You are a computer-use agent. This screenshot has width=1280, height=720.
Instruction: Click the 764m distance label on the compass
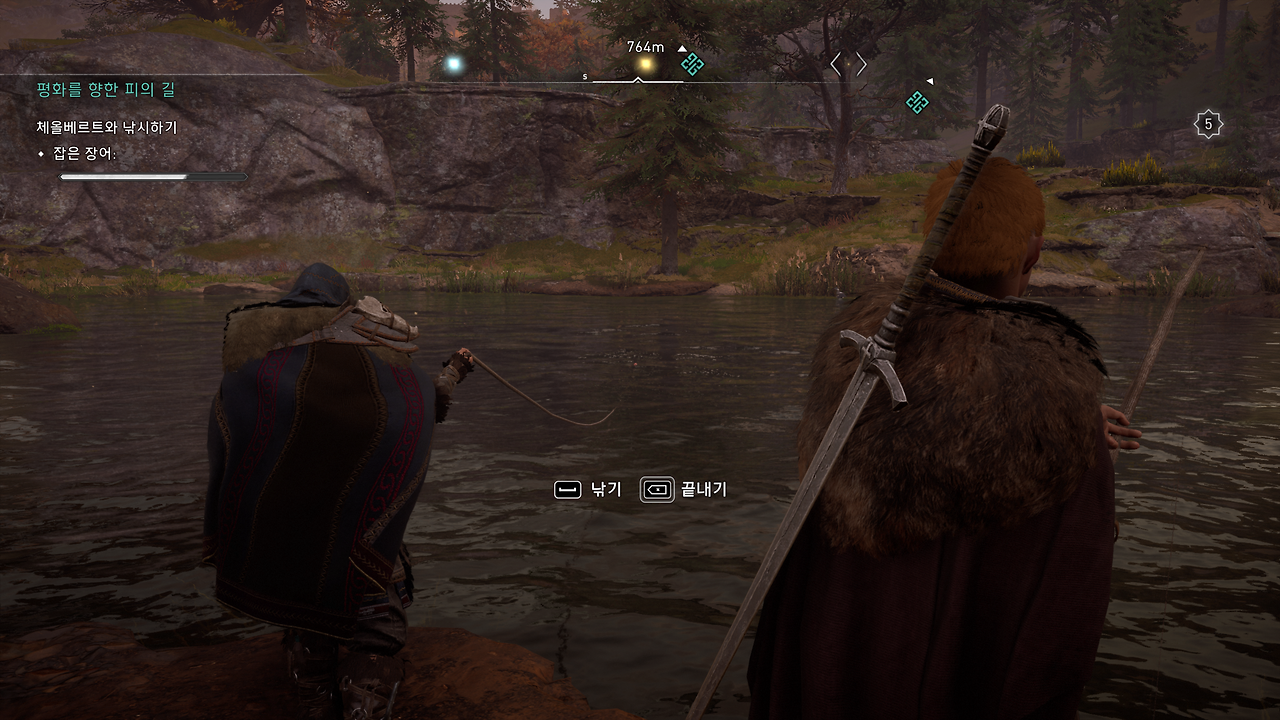(644, 47)
